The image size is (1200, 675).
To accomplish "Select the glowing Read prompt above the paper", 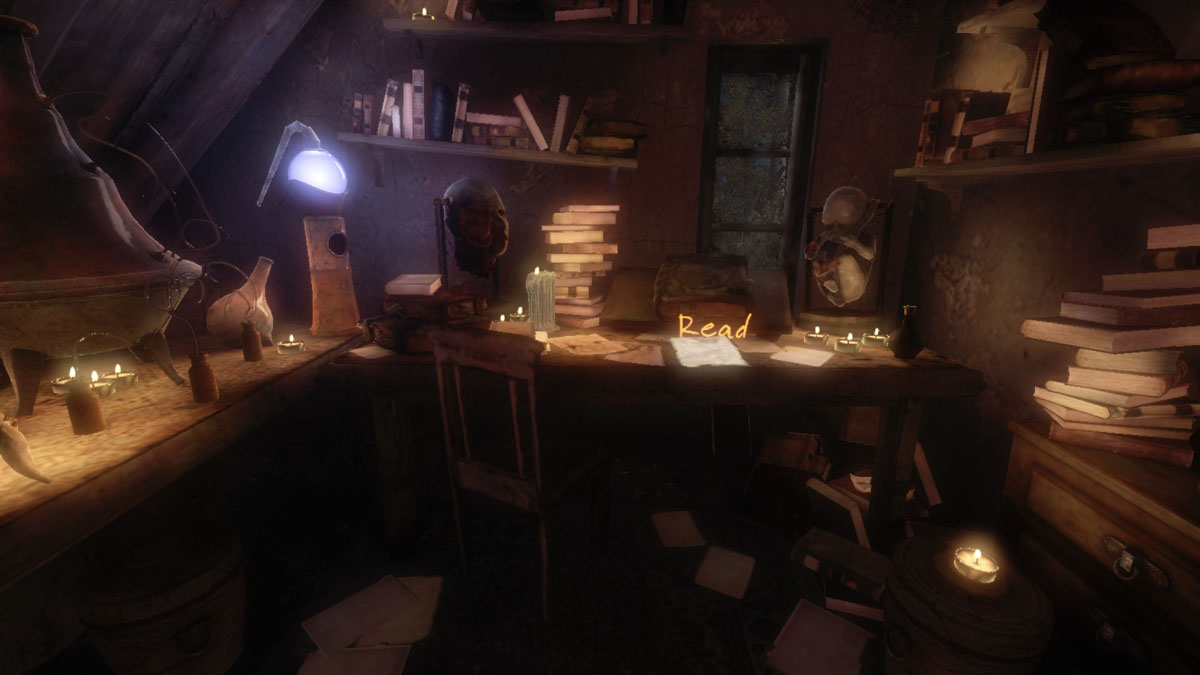I will [x=714, y=326].
